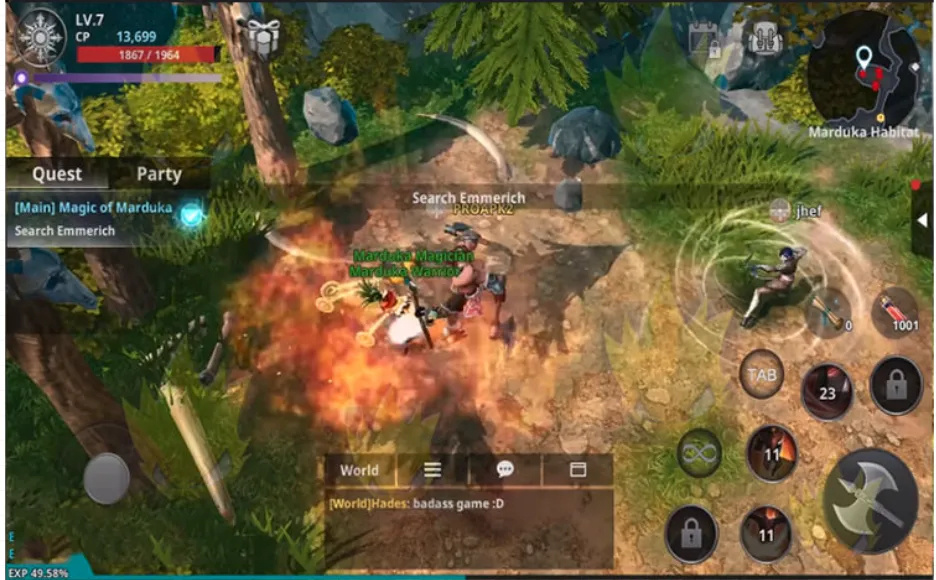936x580 pixels.
Task: Click the chat message from Hades
Action: (x=416, y=503)
